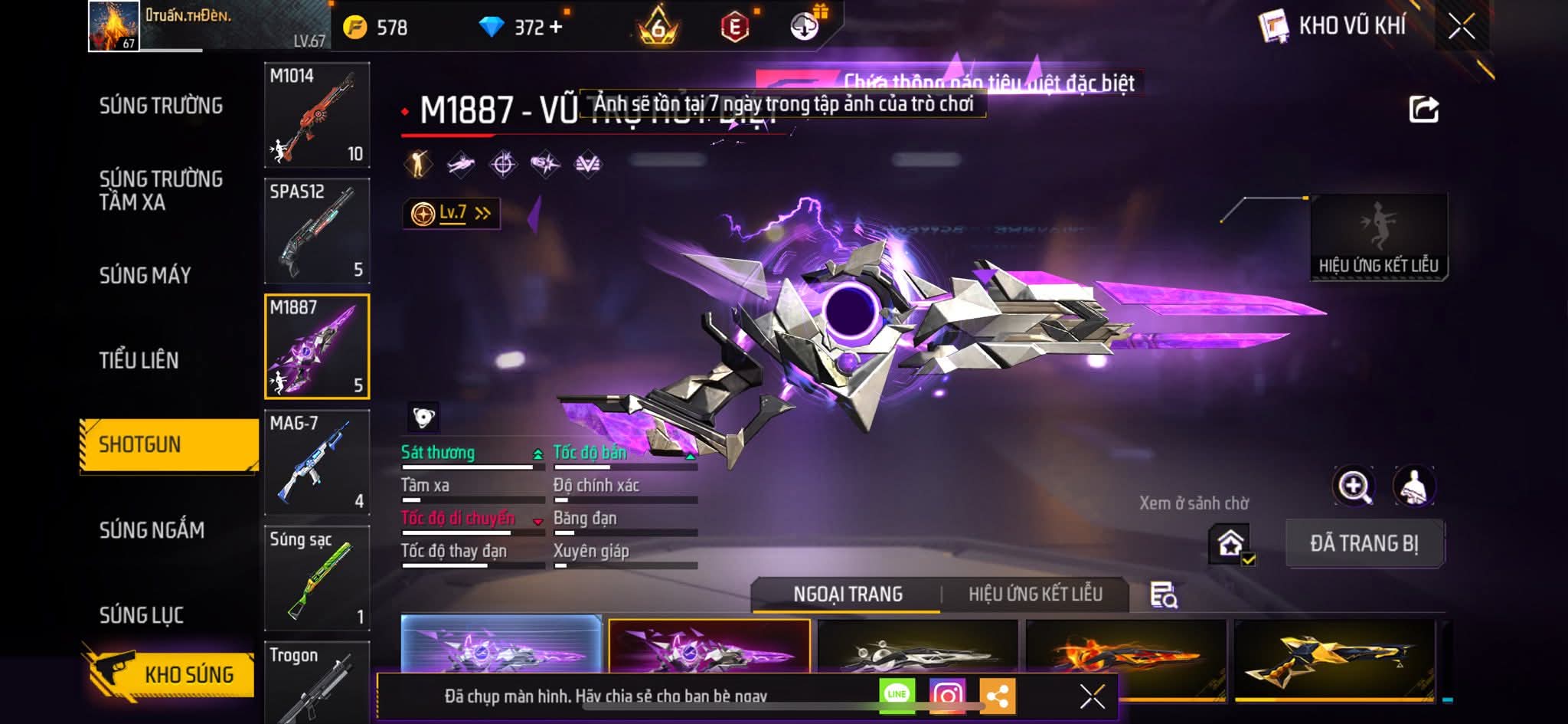
Task: Pick the MAG-7 weapon tile
Action: coord(317,462)
